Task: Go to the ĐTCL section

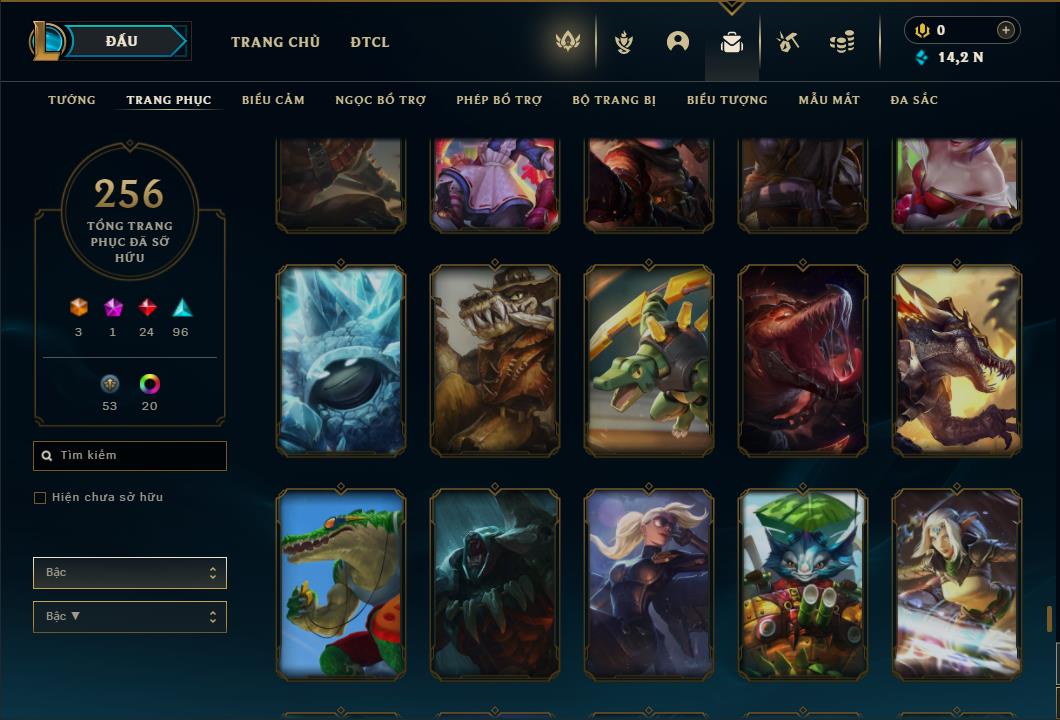Action: point(370,42)
